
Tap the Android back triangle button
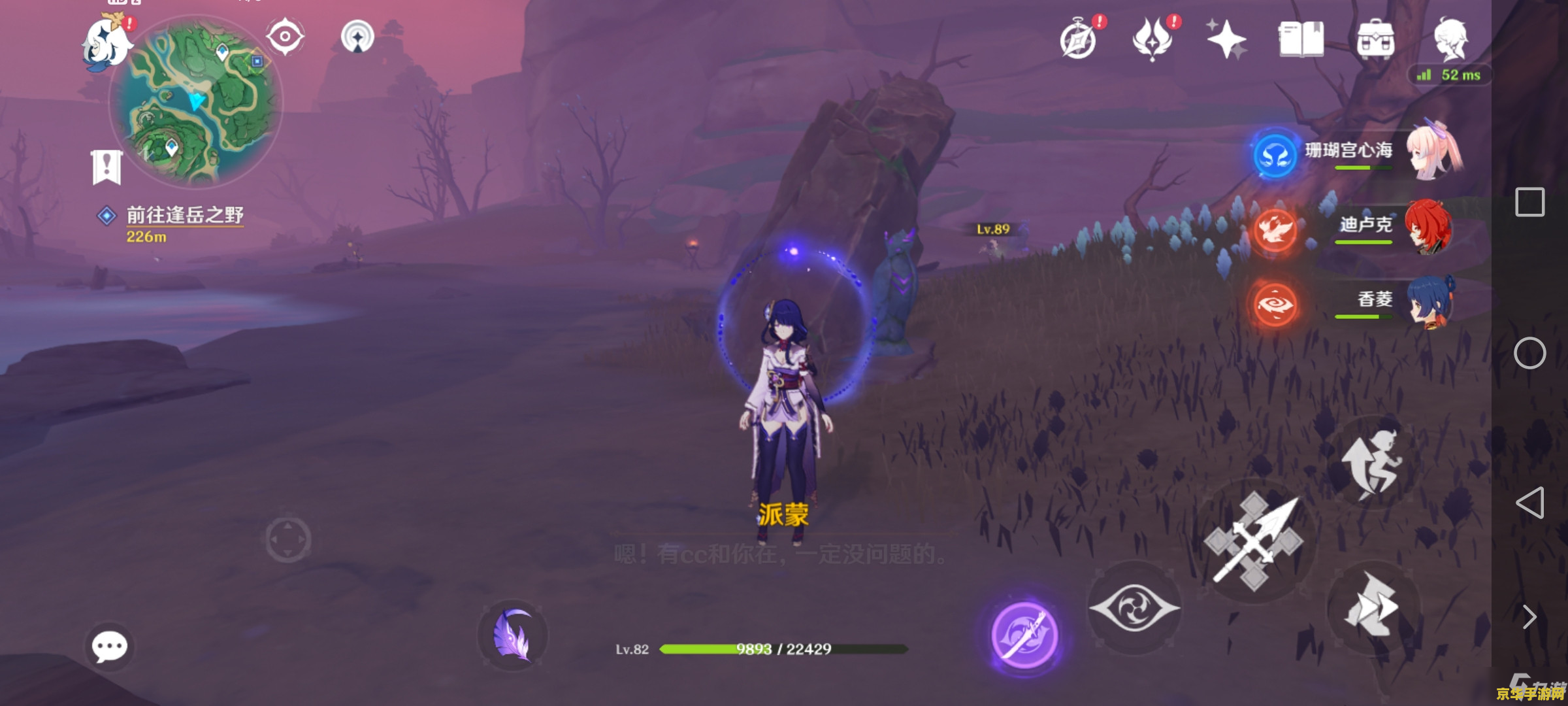click(x=1530, y=503)
